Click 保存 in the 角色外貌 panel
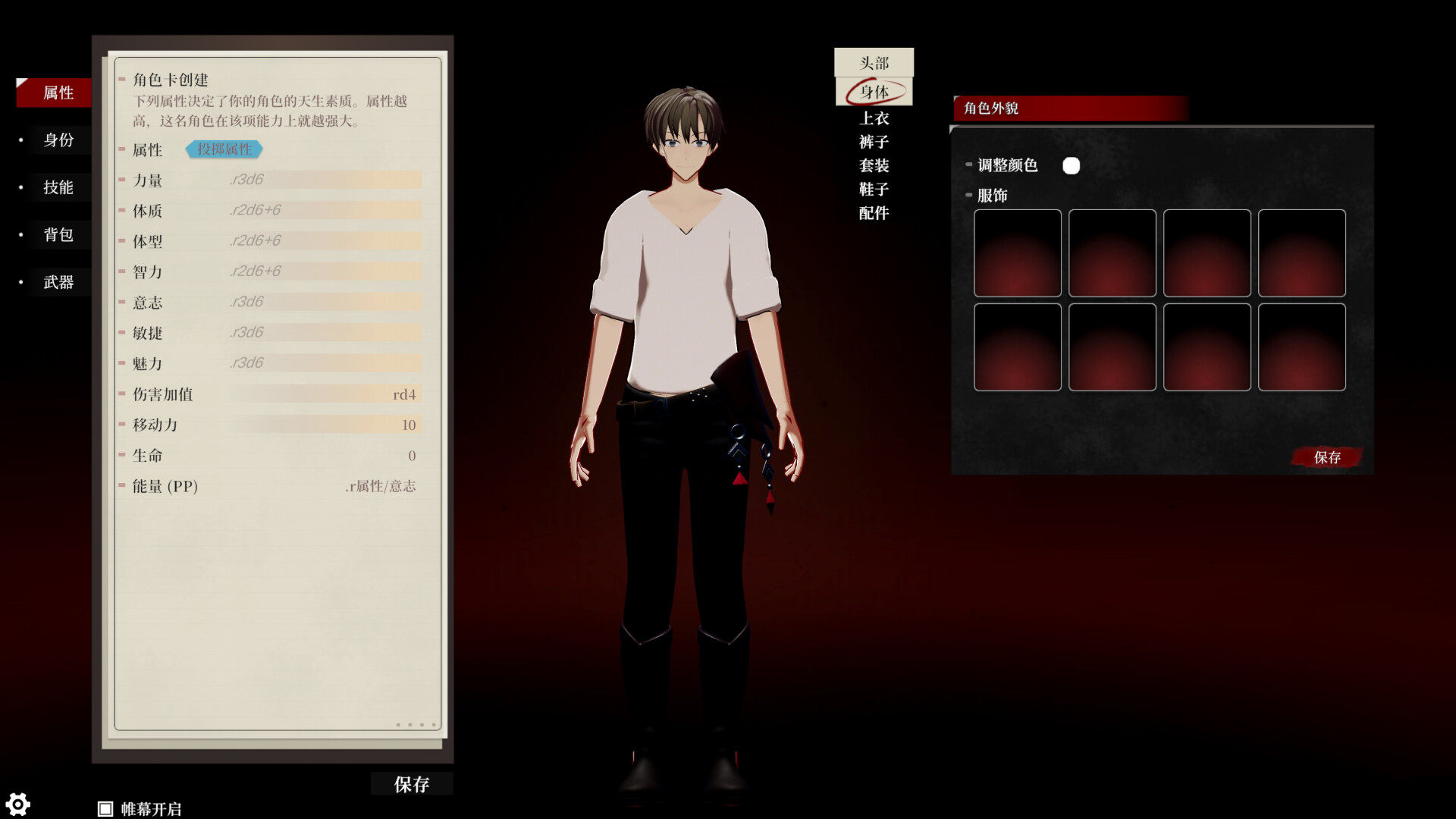Screen dimensions: 1456x819 point(1326,457)
